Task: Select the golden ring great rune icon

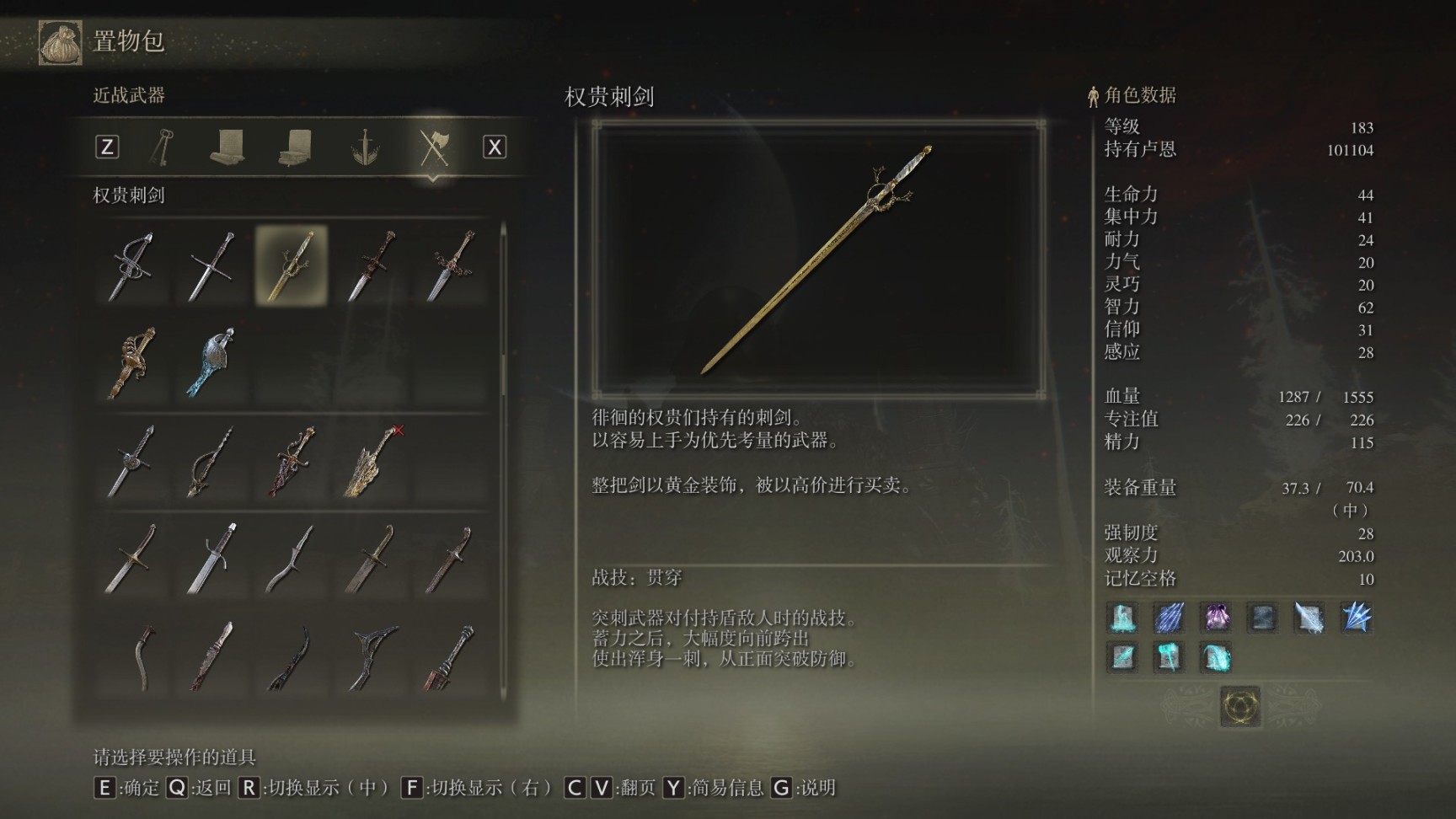Action: tap(1240, 705)
